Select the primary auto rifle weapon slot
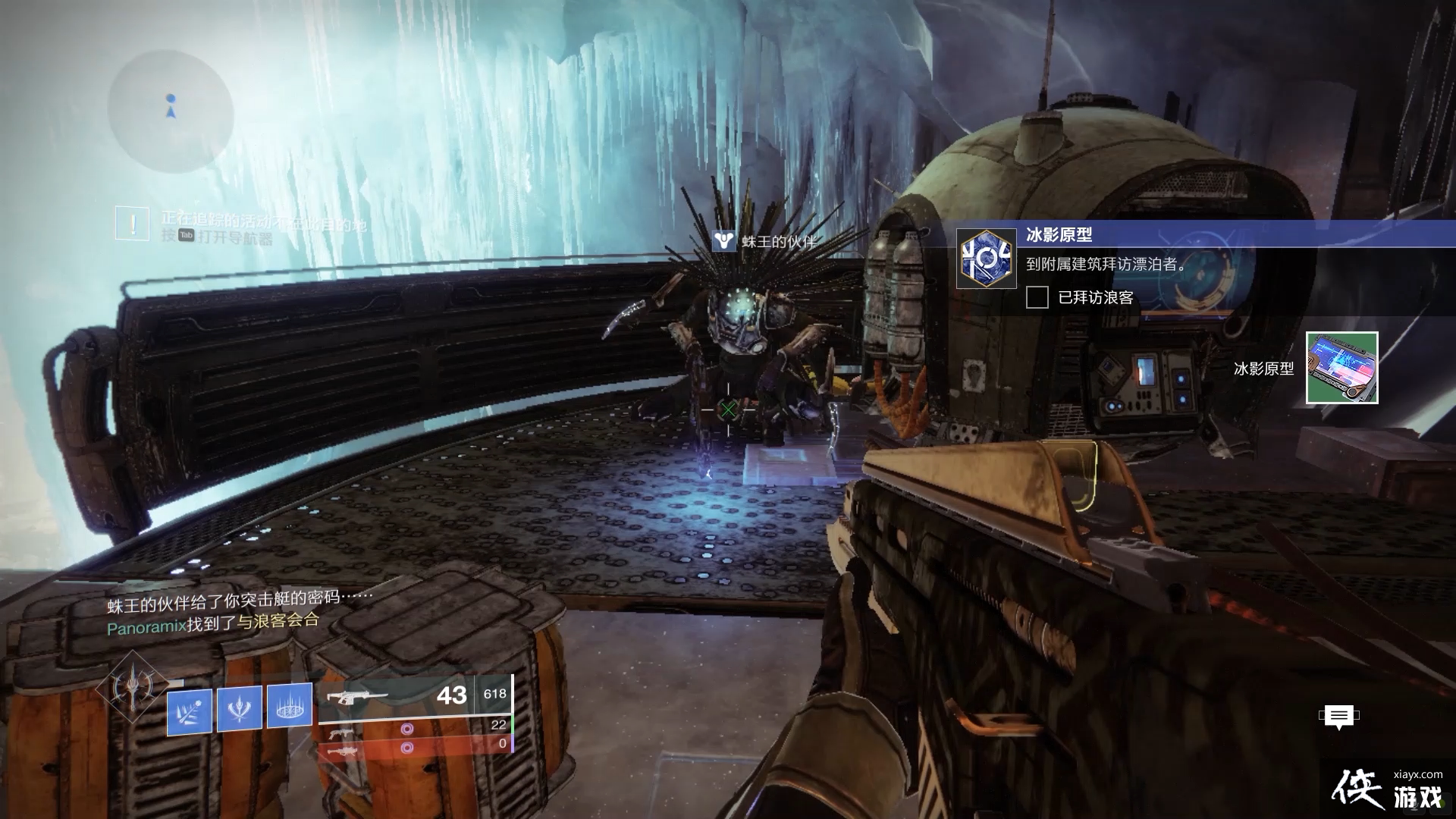1456x819 pixels. point(416,695)
